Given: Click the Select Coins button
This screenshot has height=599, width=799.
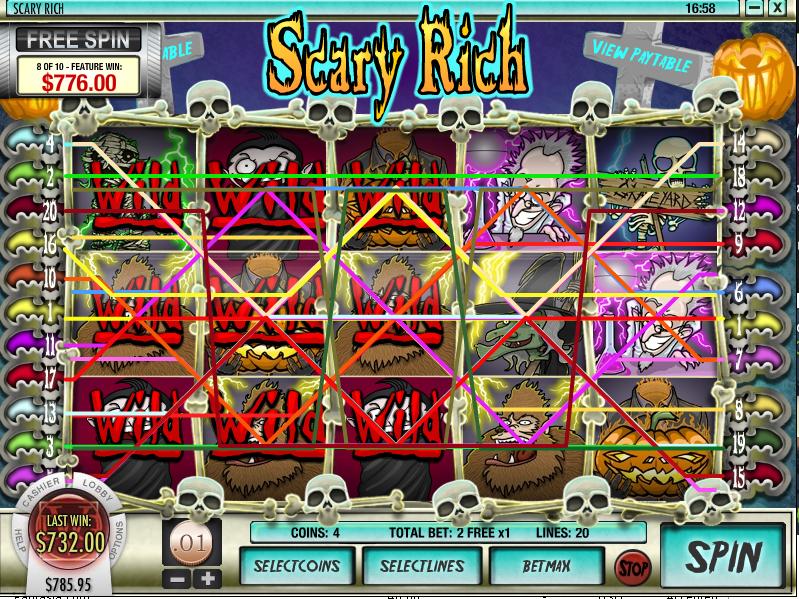Looking at the screenshot, I should coord(295,566).
